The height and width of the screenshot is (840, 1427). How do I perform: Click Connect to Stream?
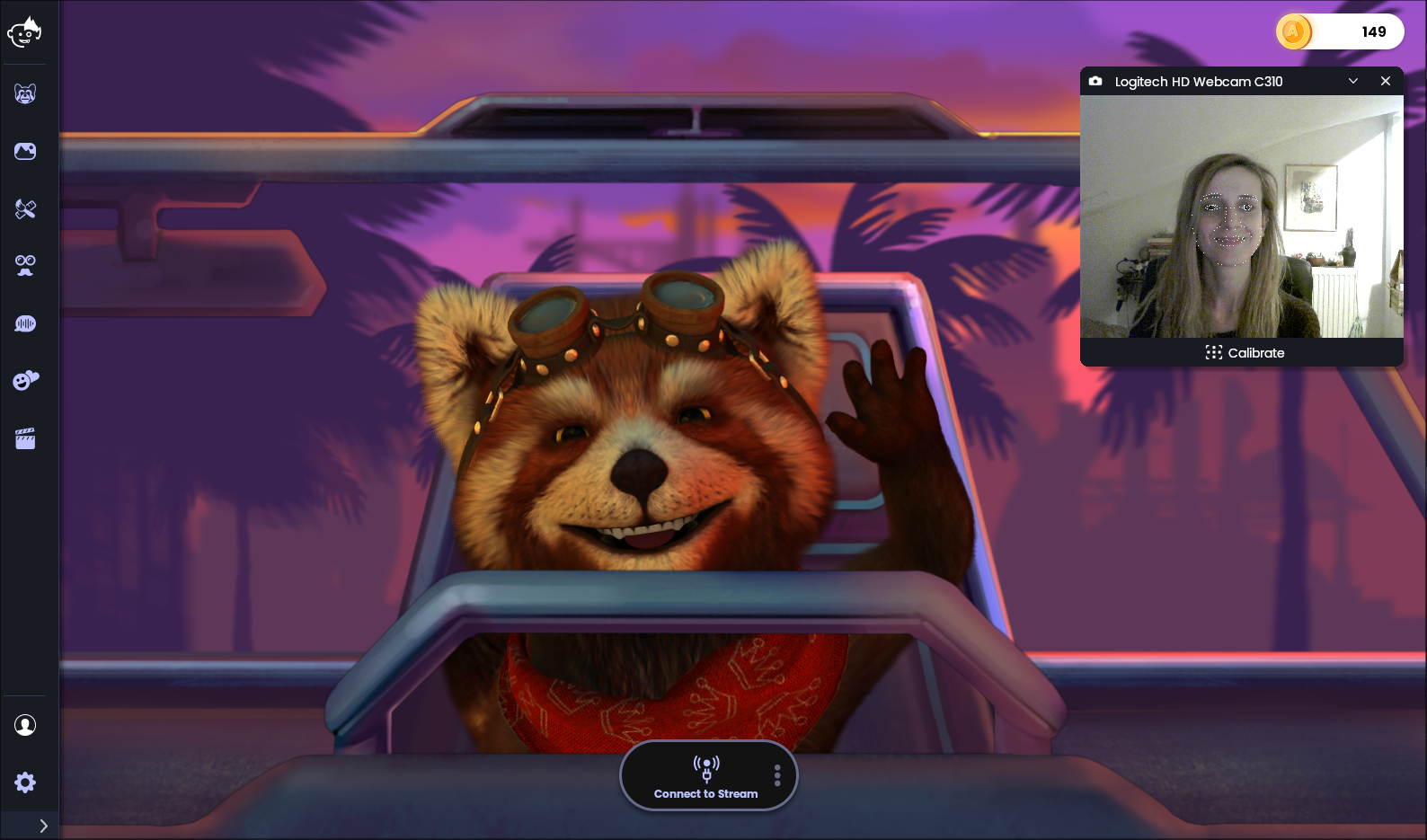point(707,775)
